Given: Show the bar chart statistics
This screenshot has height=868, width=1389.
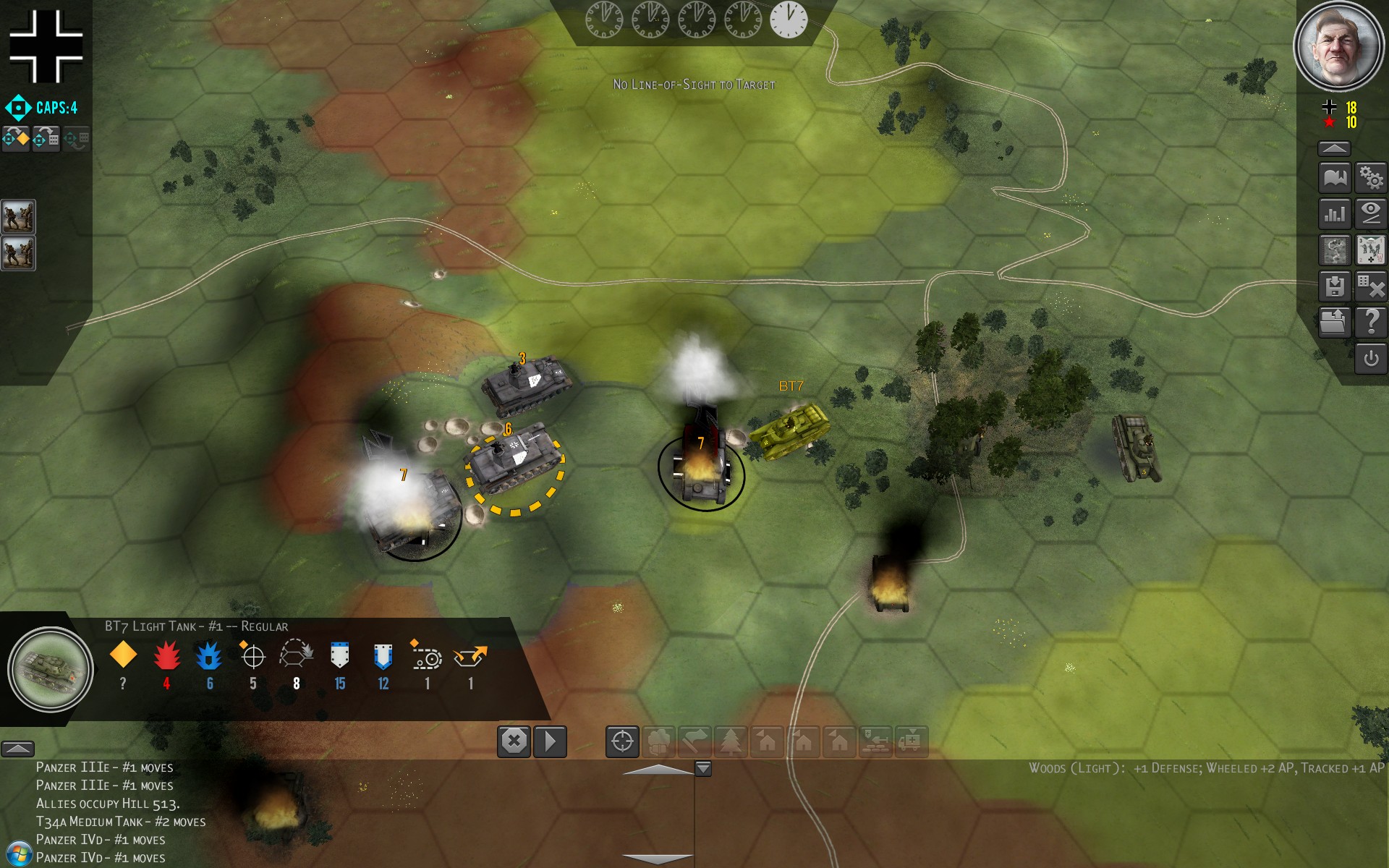Looking at the screenshot, I should 1335,214.
